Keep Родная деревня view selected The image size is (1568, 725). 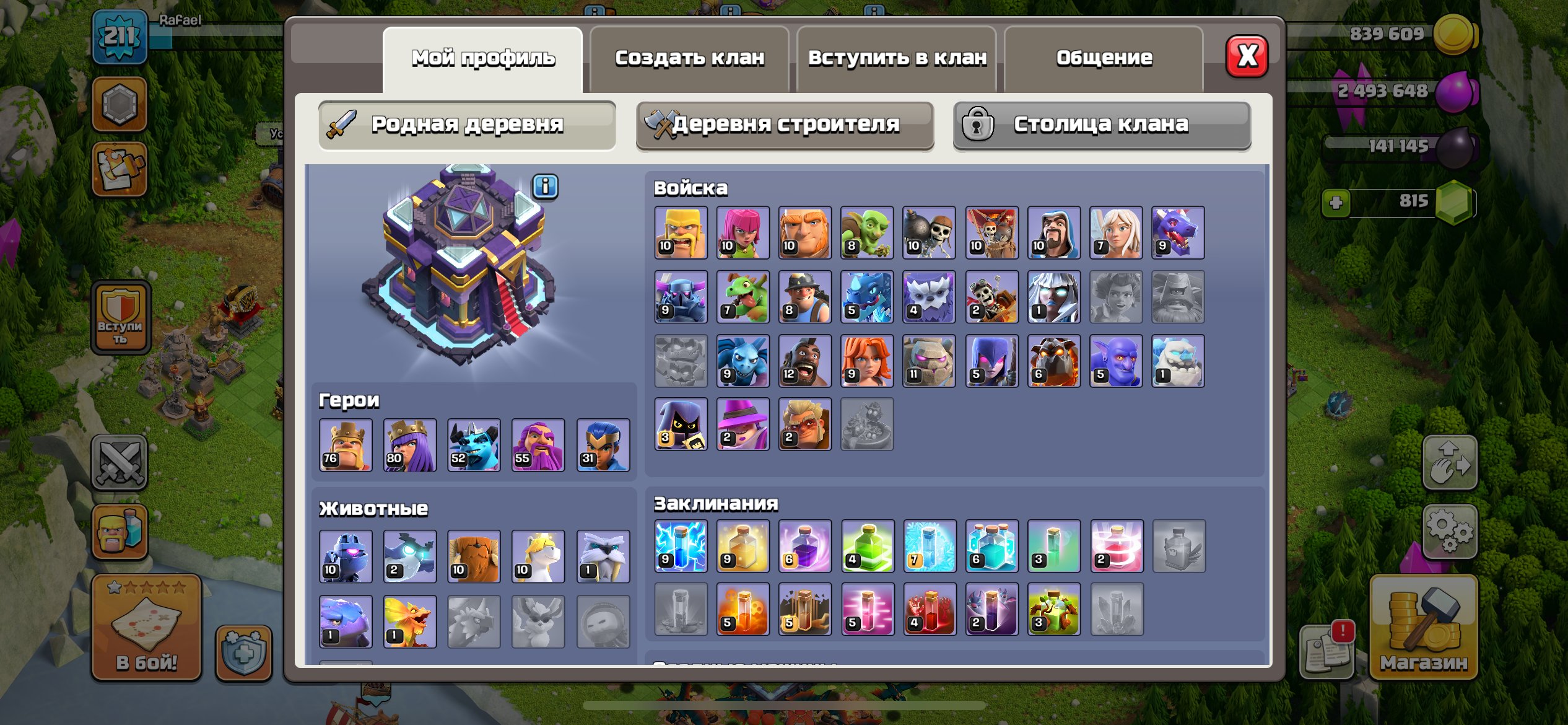click(468, 124)
